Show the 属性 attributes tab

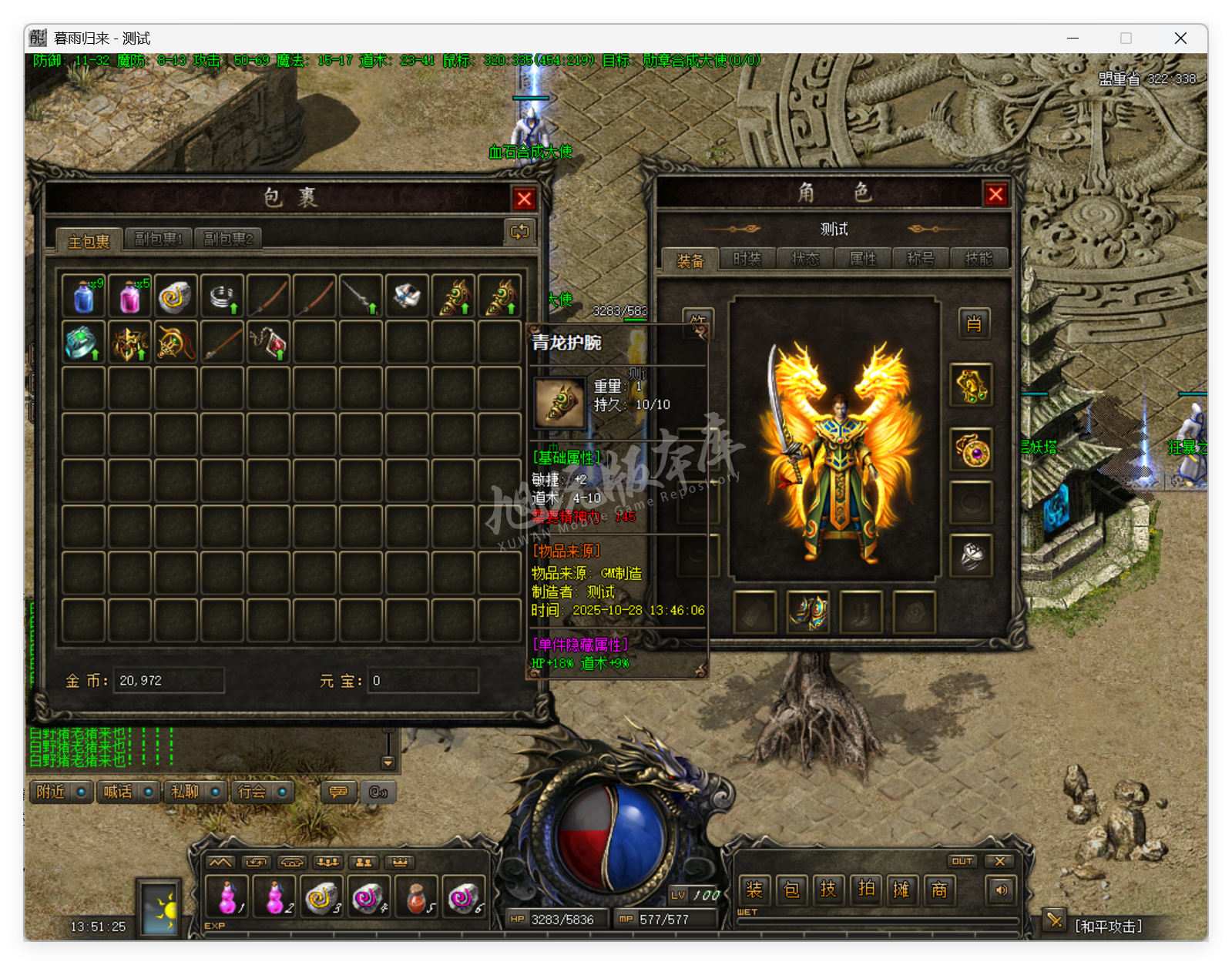863,260
